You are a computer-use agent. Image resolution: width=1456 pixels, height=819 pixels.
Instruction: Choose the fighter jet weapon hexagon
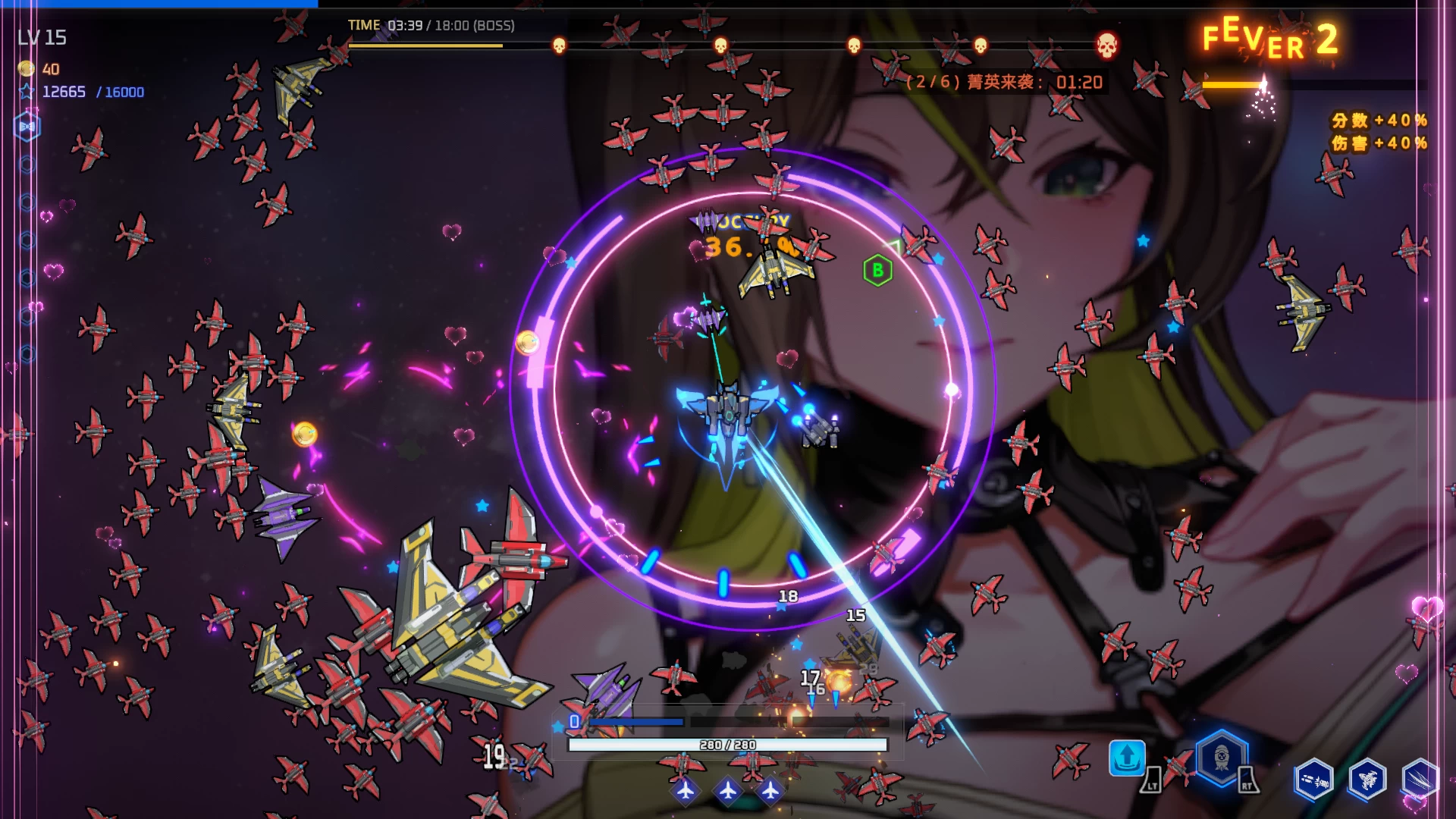tap(1367, 779)
